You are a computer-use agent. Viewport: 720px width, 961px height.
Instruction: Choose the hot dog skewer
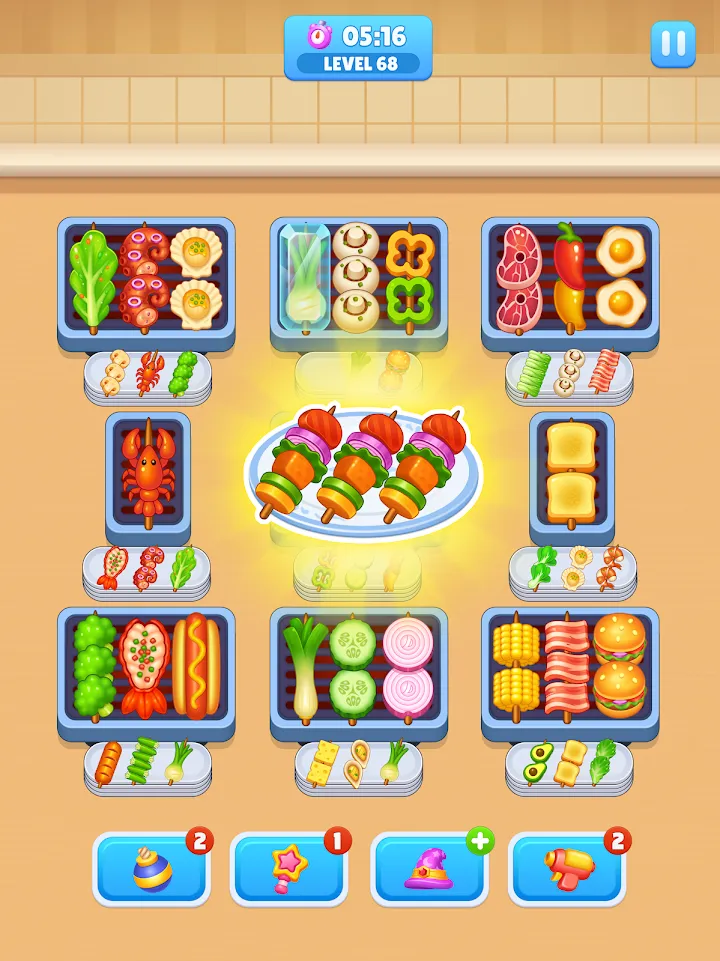196,664
